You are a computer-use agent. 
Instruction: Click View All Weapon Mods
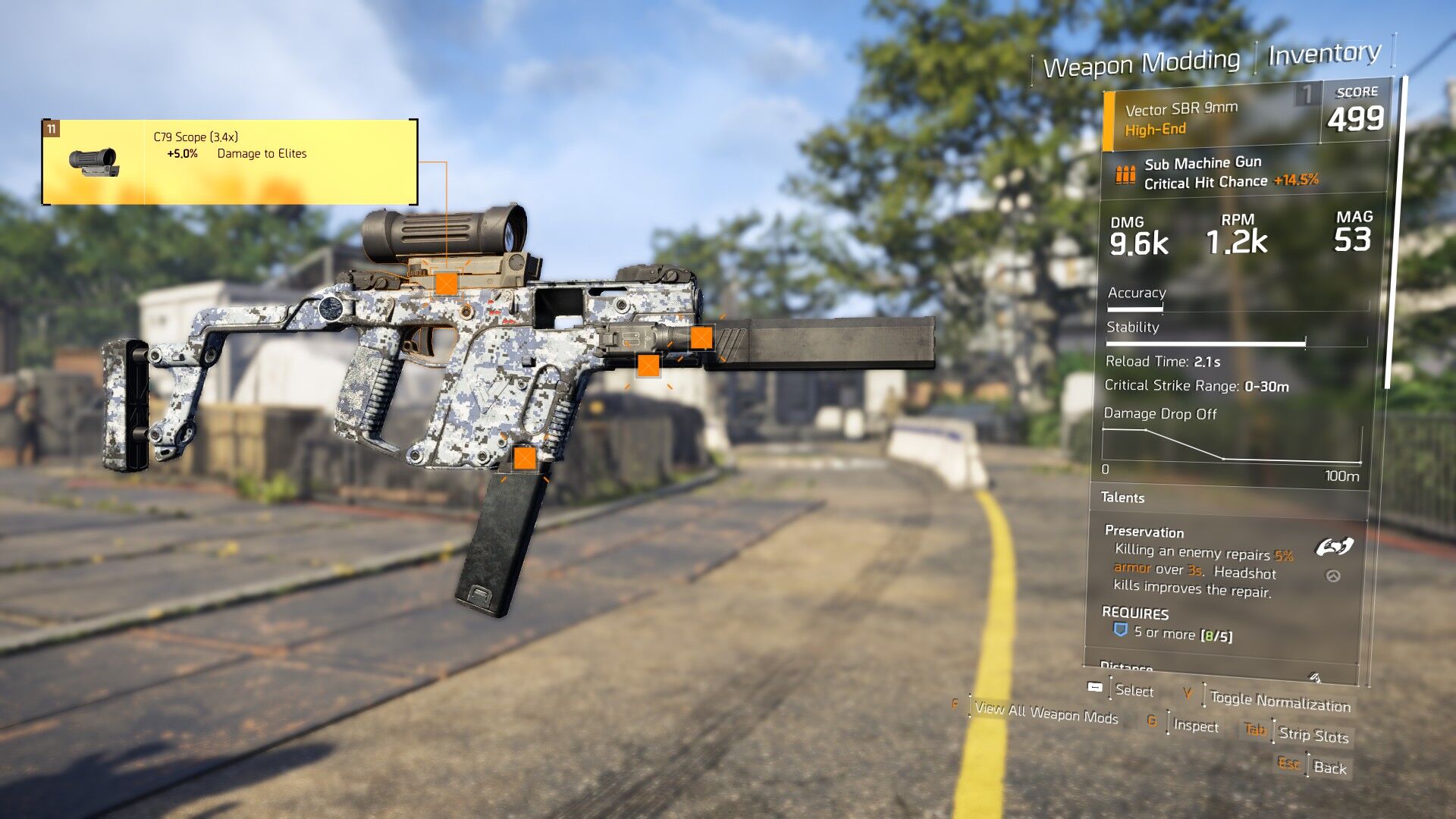click(x=1046, y=712)
